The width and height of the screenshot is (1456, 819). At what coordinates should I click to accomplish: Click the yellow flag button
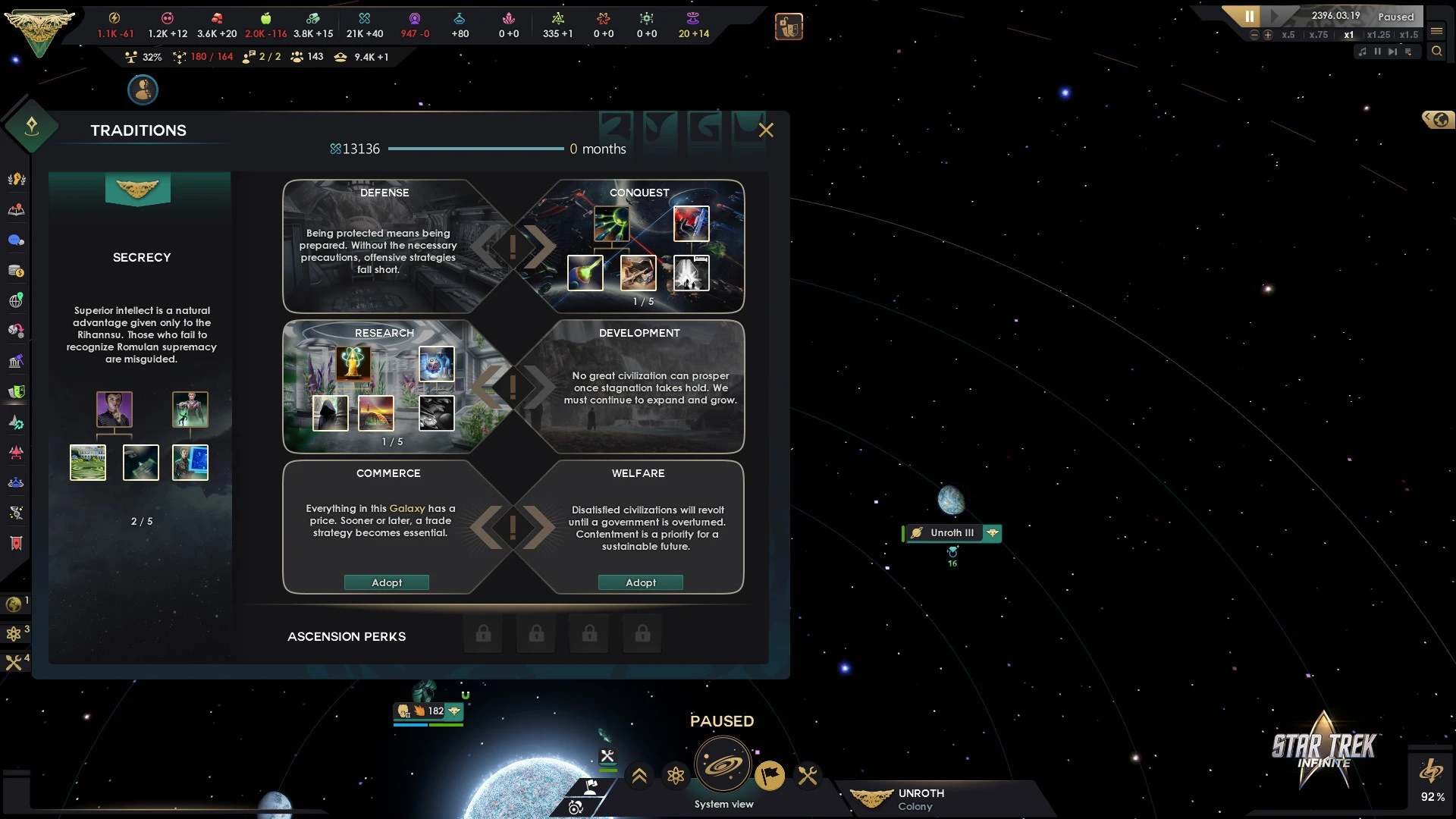tap(770, 776)
